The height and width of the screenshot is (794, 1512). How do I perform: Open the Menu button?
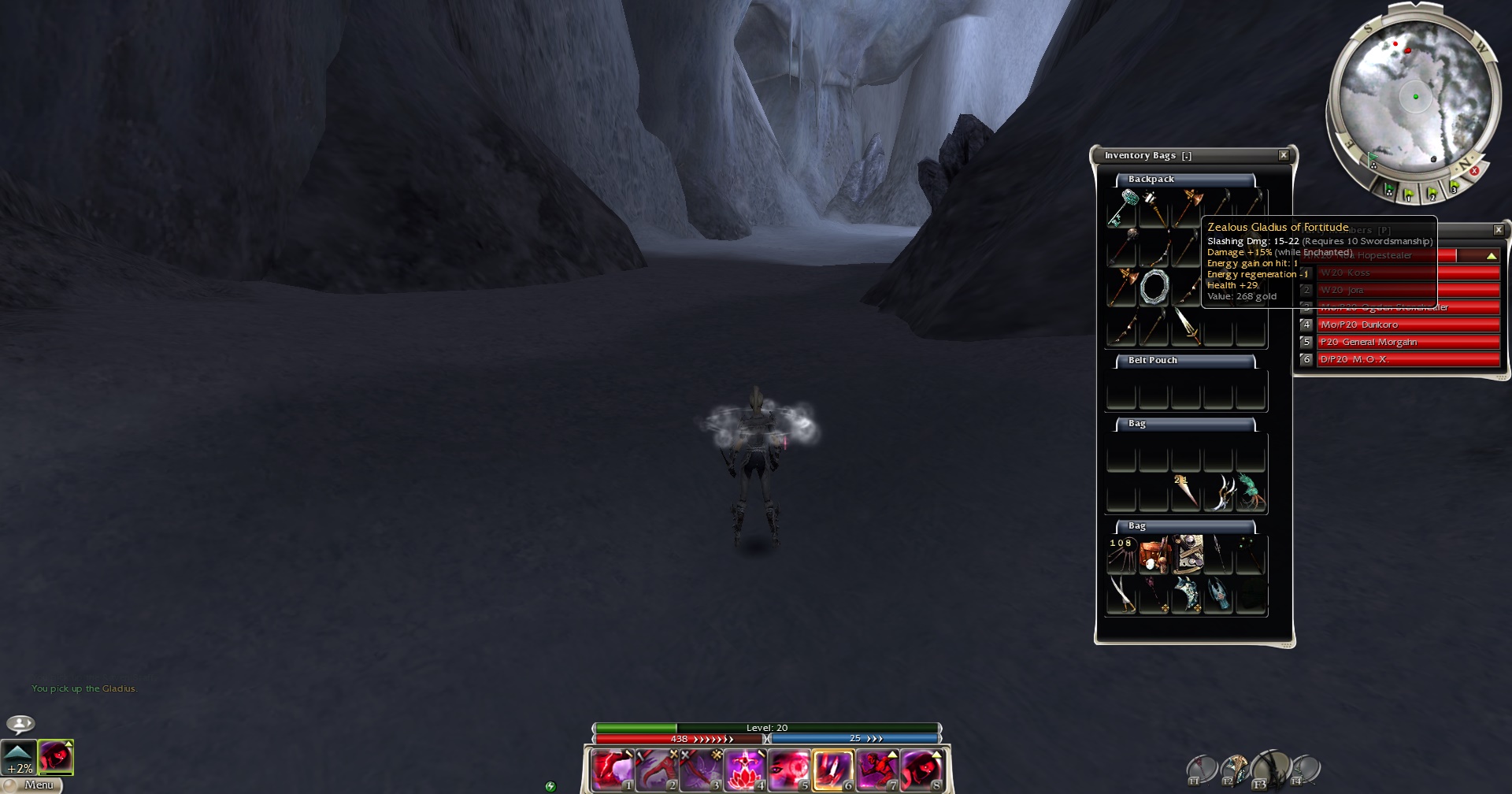tap(38, 785)
